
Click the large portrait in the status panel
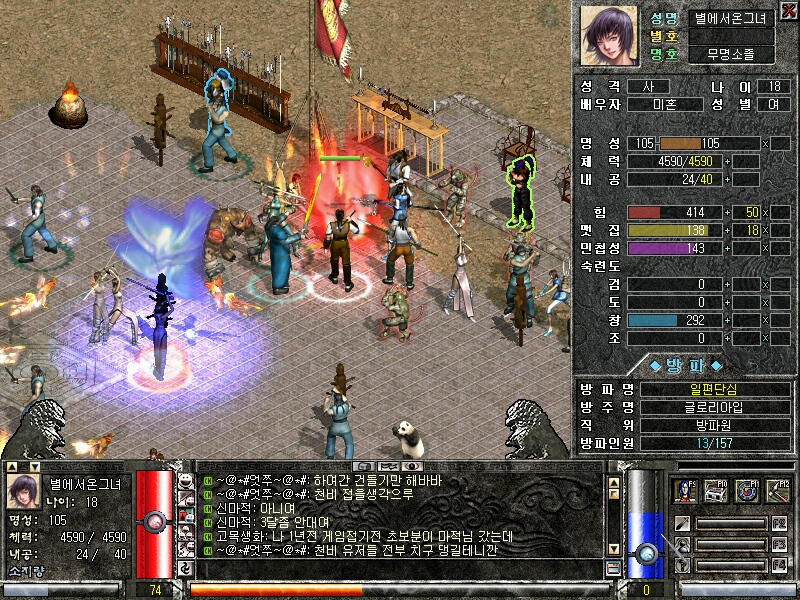click(x=609, y=36)
